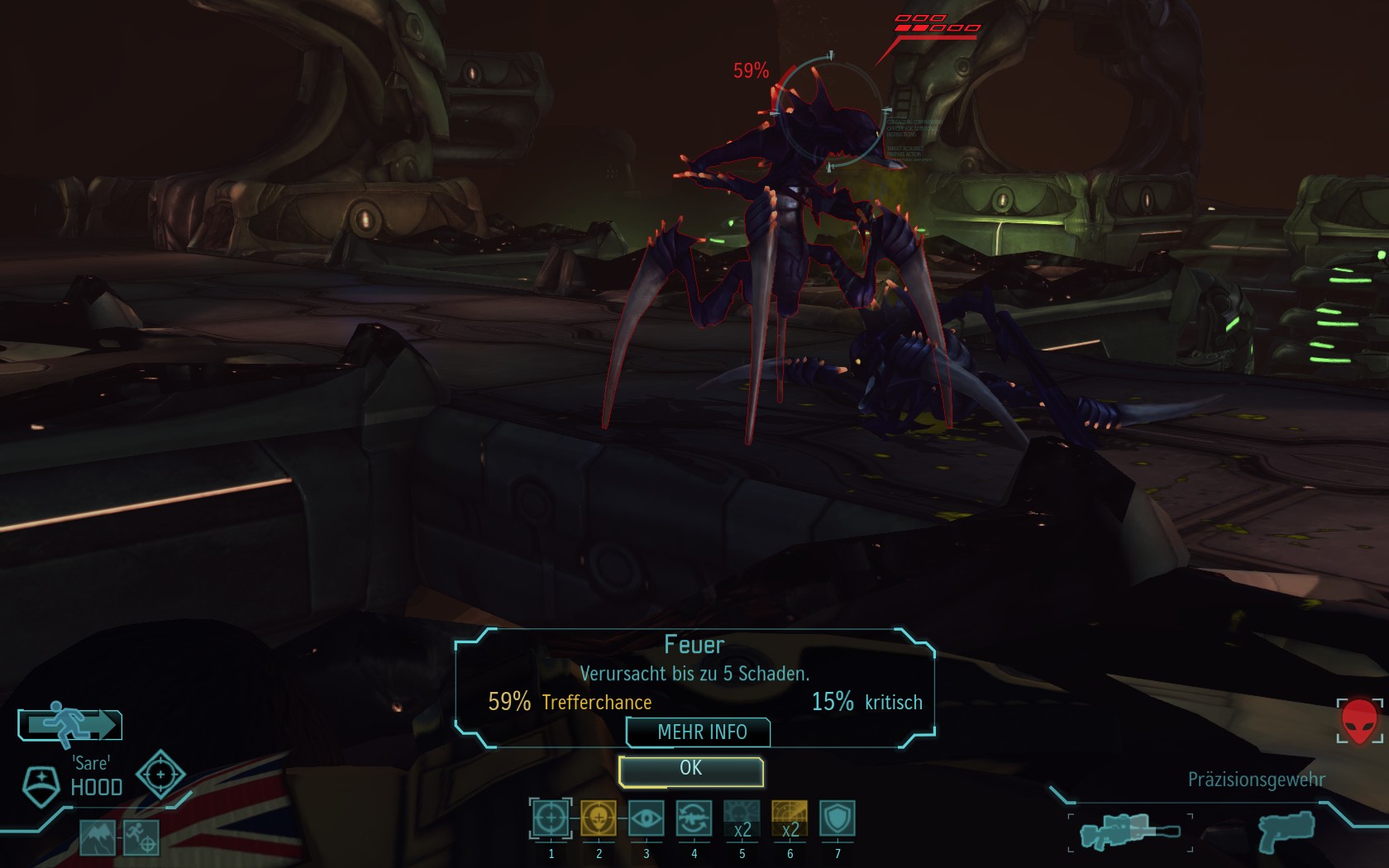Click the sniper class diamond icon
This screenshot has height=868, width=1389.
[160, 775]
